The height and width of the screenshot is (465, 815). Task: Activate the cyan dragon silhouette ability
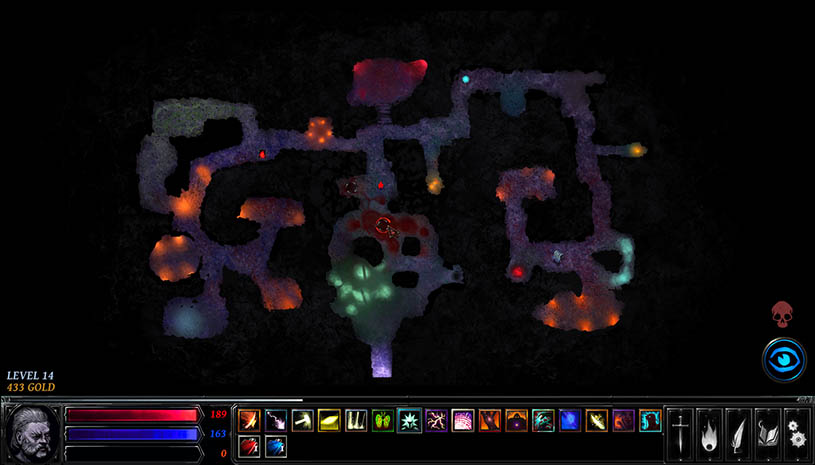(543, 421)
